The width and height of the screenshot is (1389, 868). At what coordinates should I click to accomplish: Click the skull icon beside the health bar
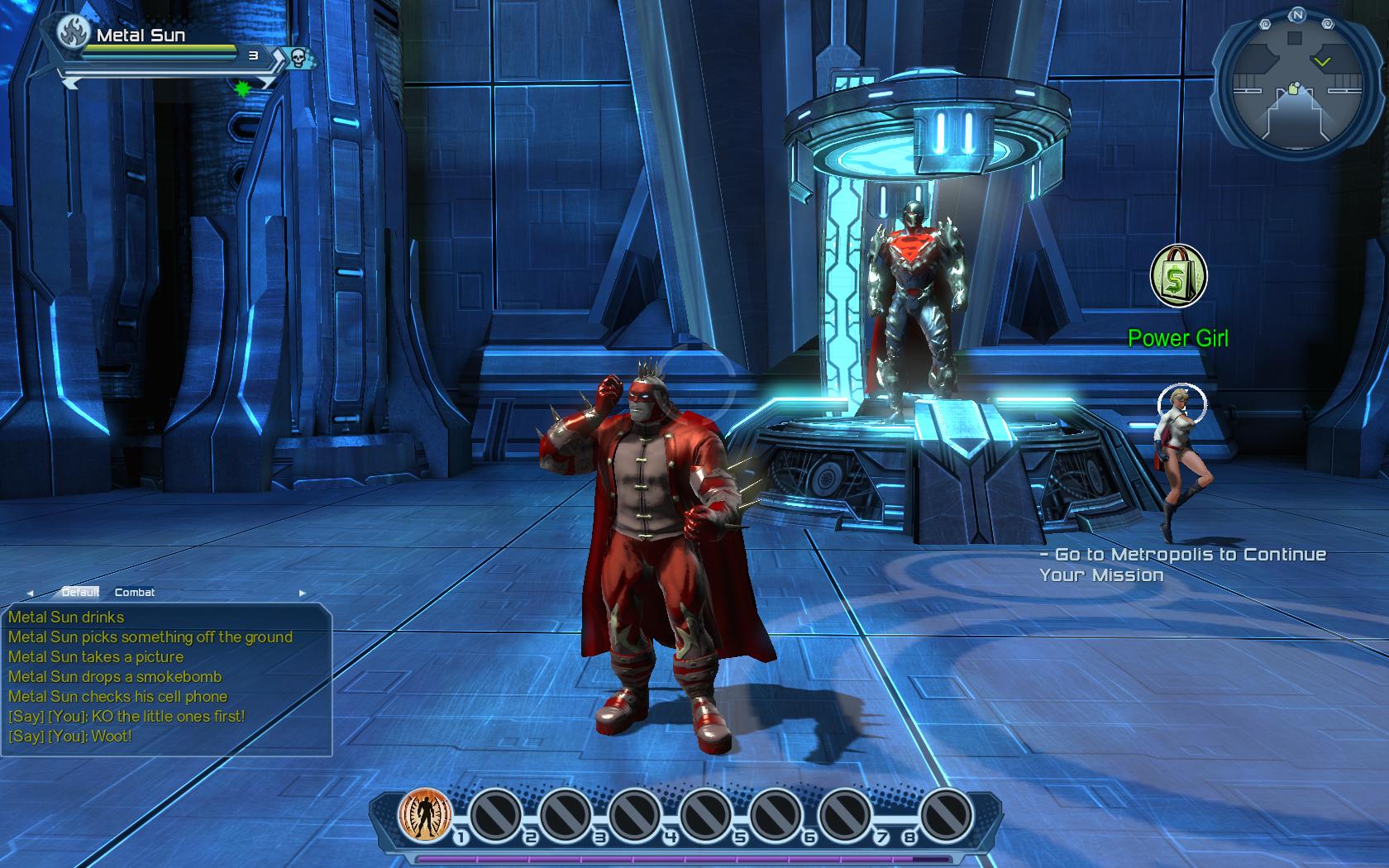point(298,57)
